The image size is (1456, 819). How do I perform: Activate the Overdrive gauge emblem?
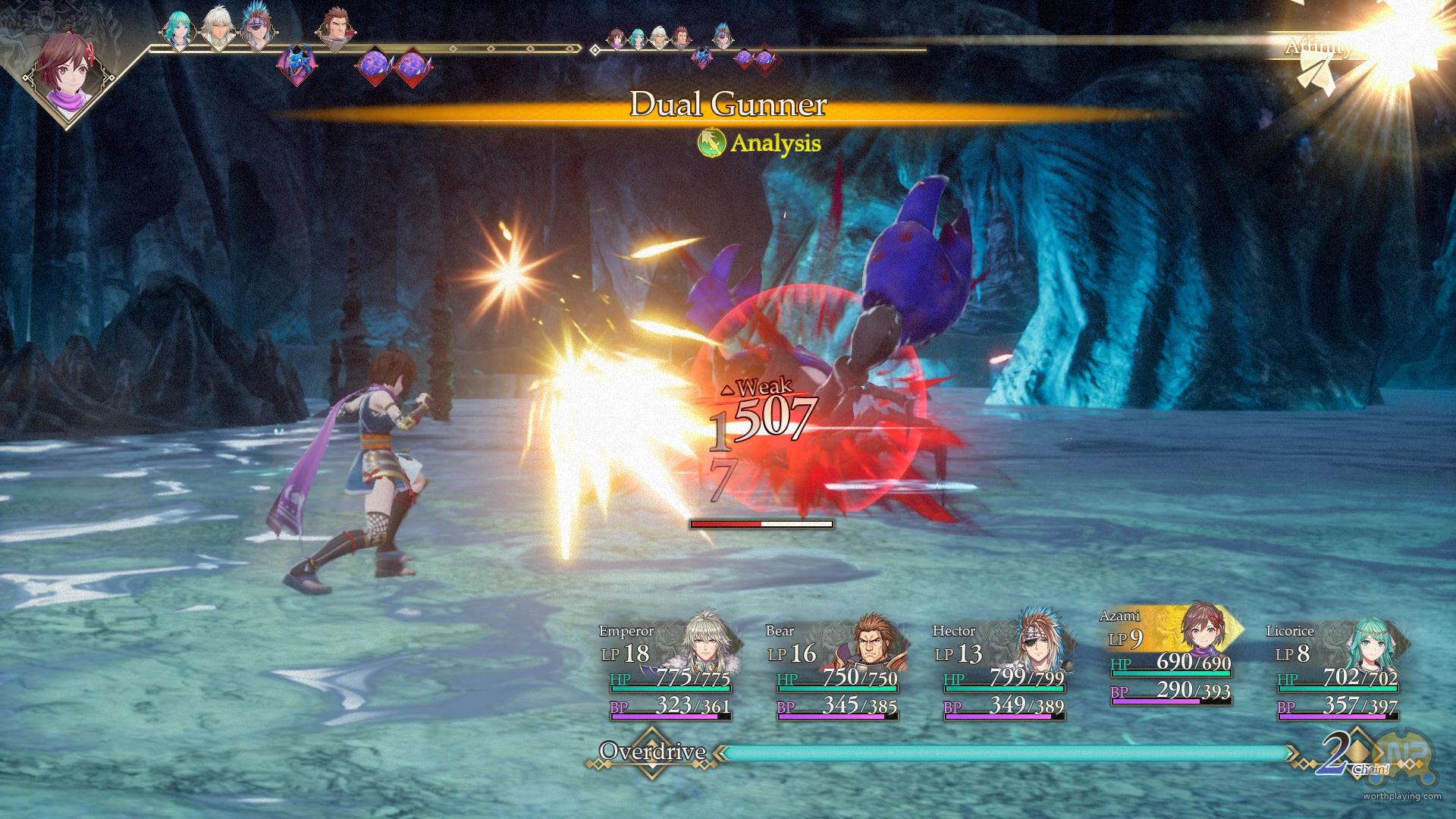click(x=651, y=752)
